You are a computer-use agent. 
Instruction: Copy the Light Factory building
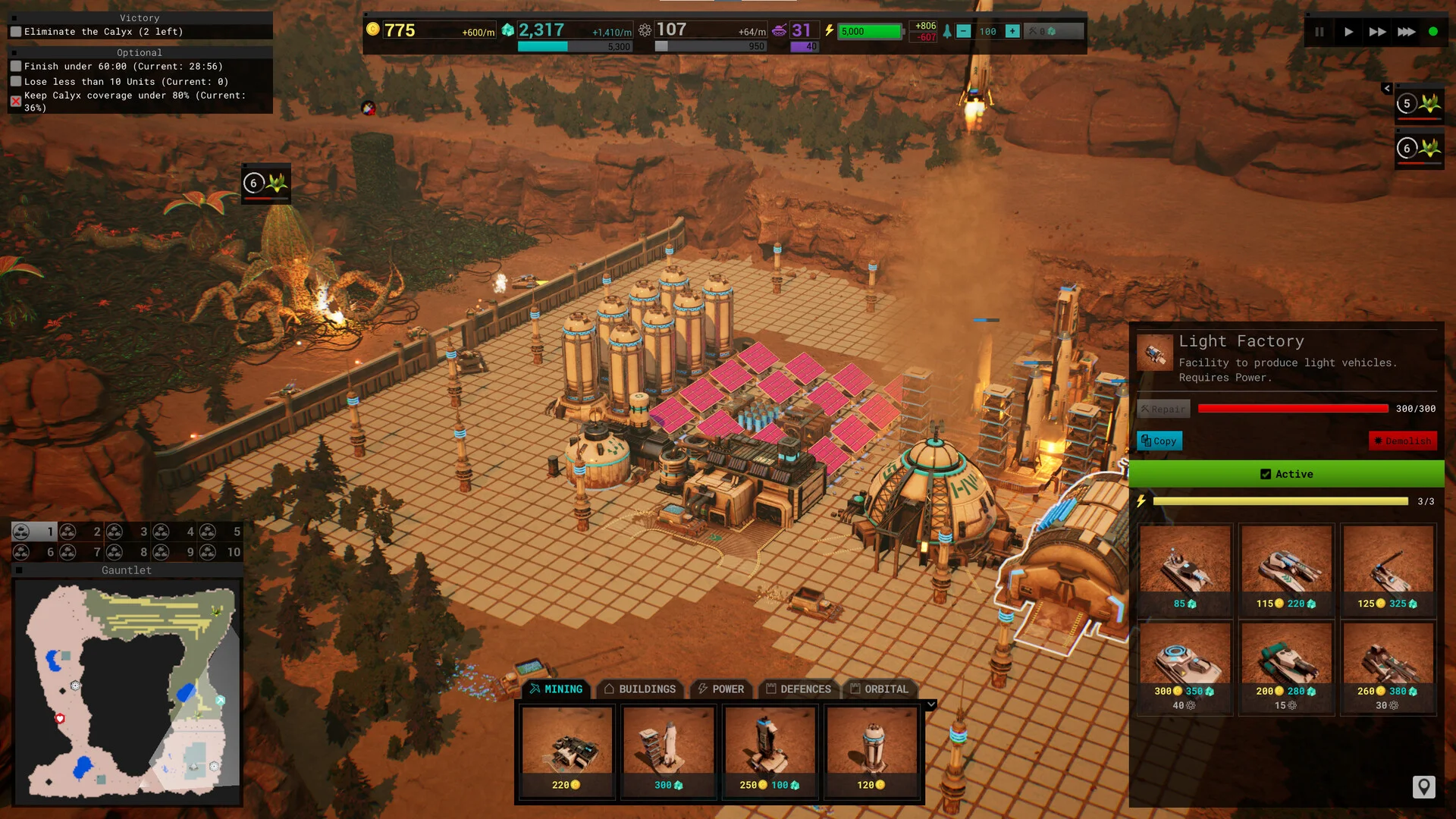pos(1159,441)
